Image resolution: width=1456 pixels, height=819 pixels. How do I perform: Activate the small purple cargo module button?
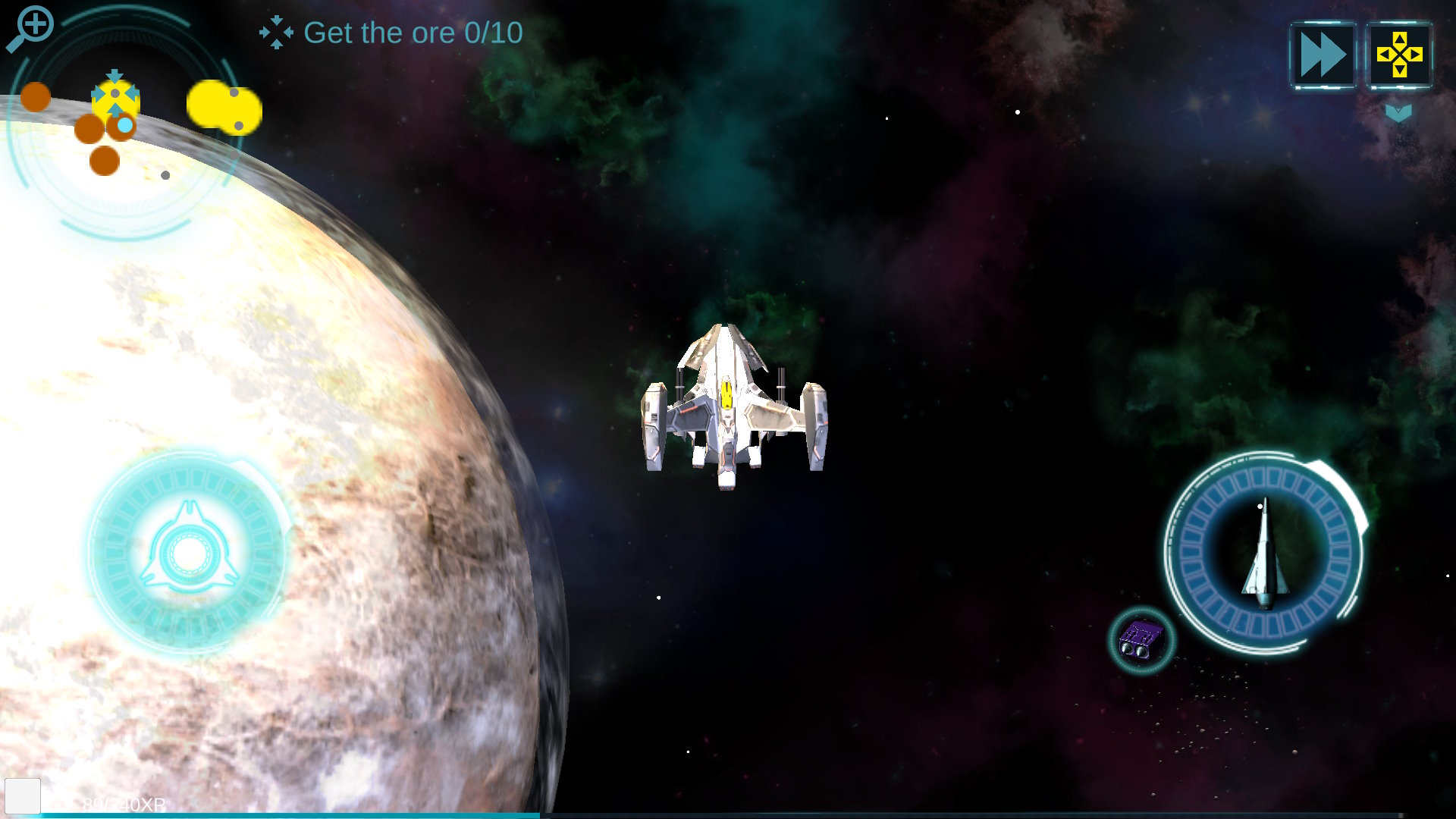click(1141, 641)
